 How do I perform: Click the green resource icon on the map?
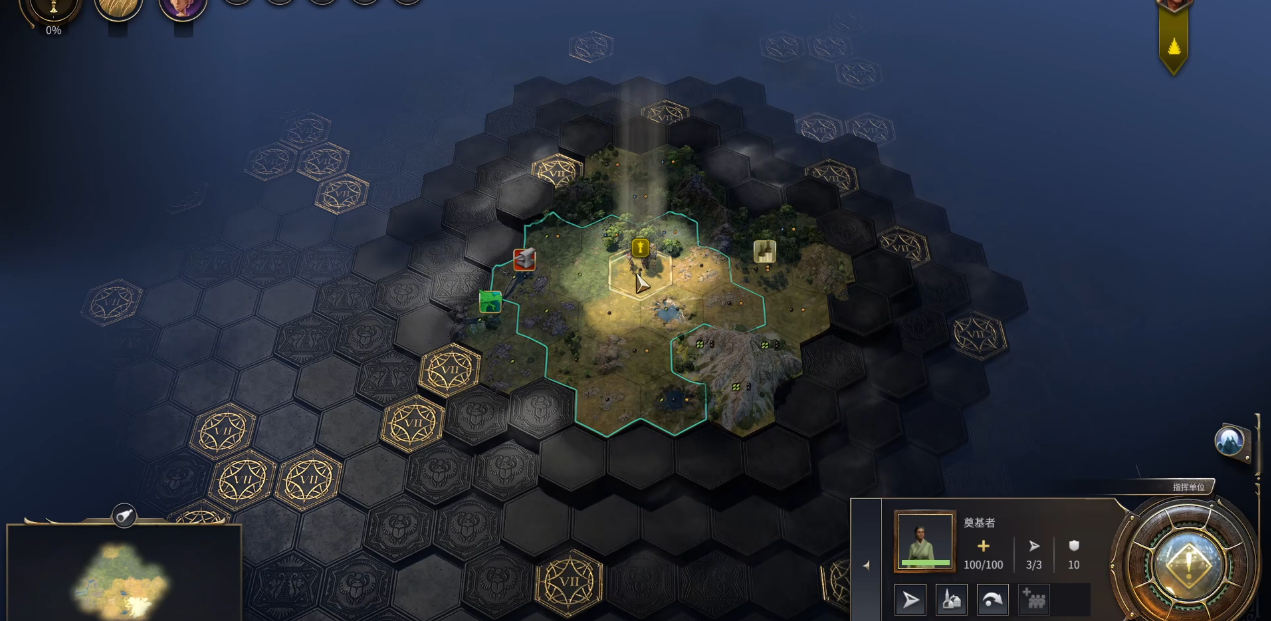pyautogui.click(x=490, y=301)
